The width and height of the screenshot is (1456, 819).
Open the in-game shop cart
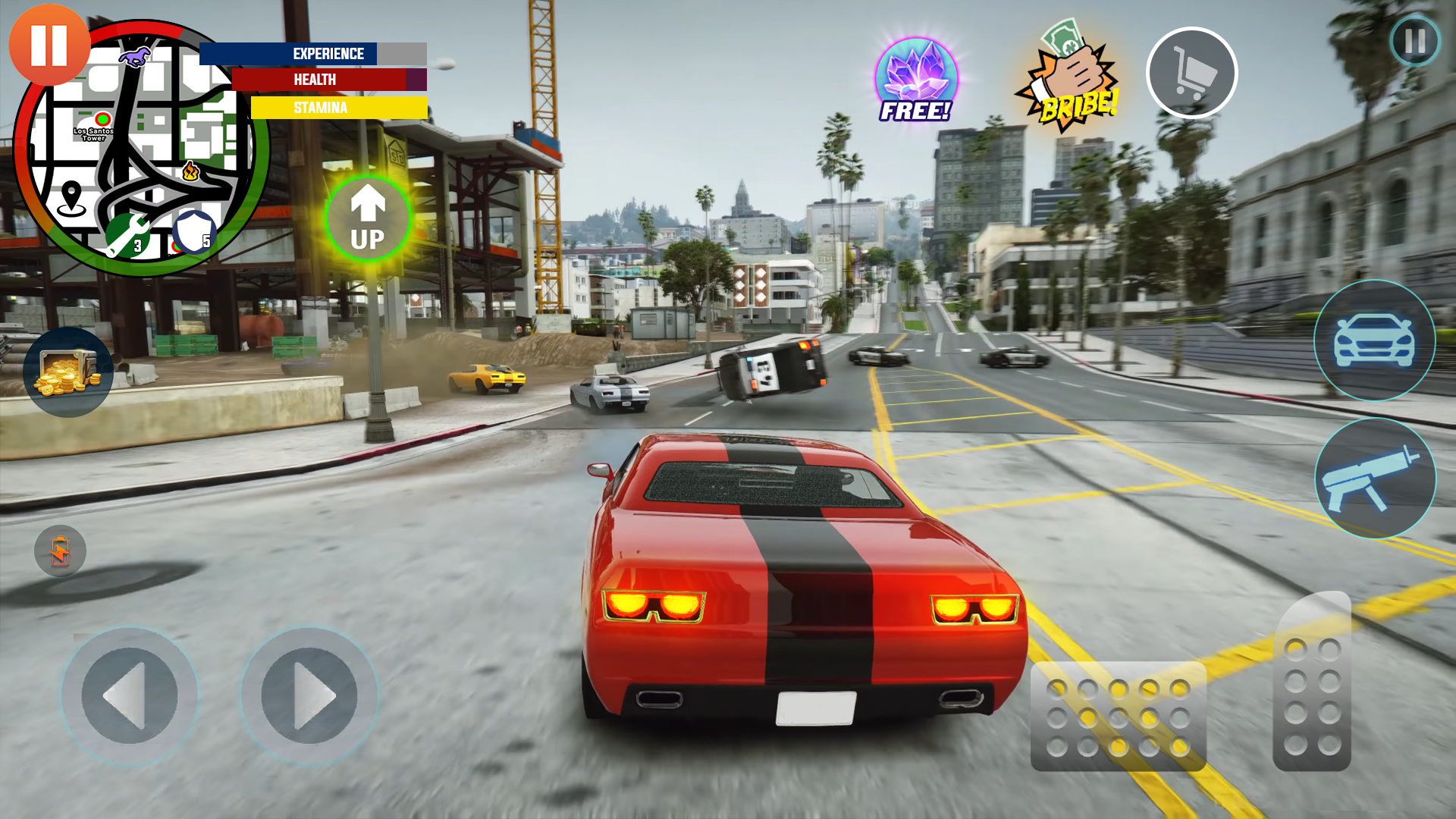tap(1192, 71)
